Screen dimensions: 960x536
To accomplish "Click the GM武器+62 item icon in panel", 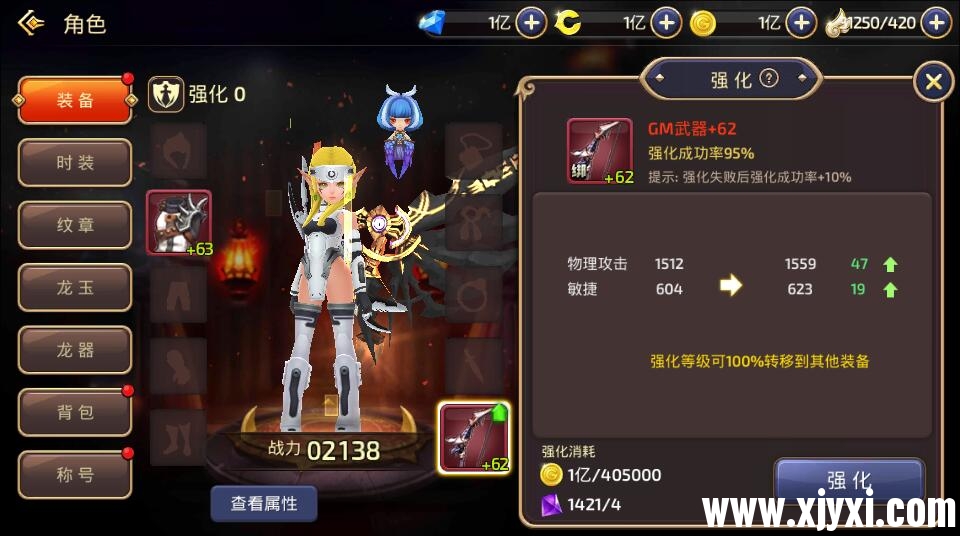I will click(x=600, y=151).
